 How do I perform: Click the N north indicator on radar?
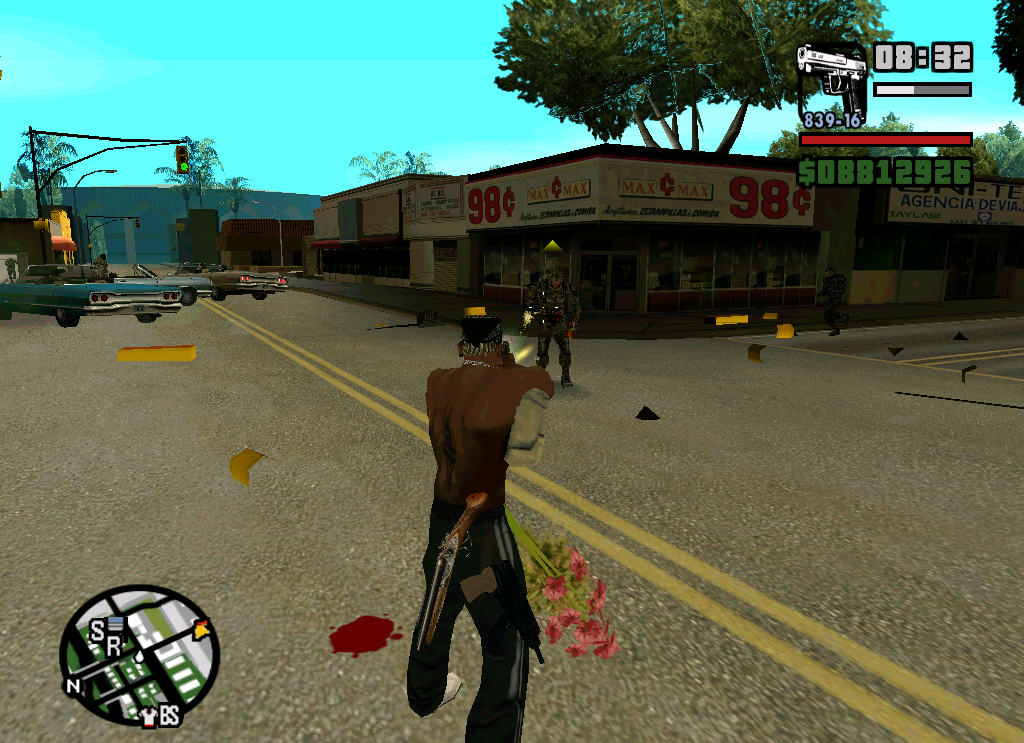(73, 686)
